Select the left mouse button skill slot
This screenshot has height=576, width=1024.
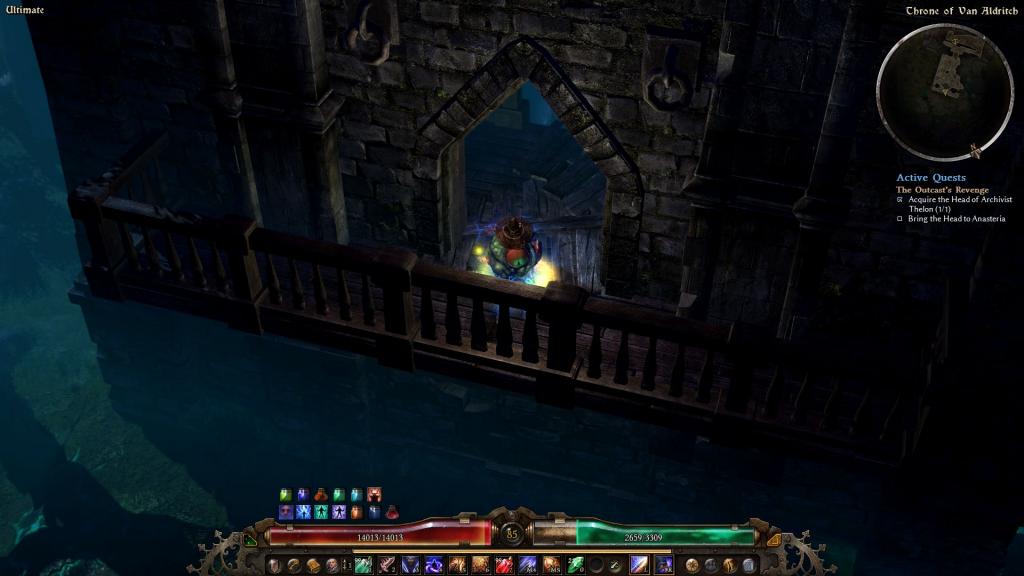click(x=639, y=565)
